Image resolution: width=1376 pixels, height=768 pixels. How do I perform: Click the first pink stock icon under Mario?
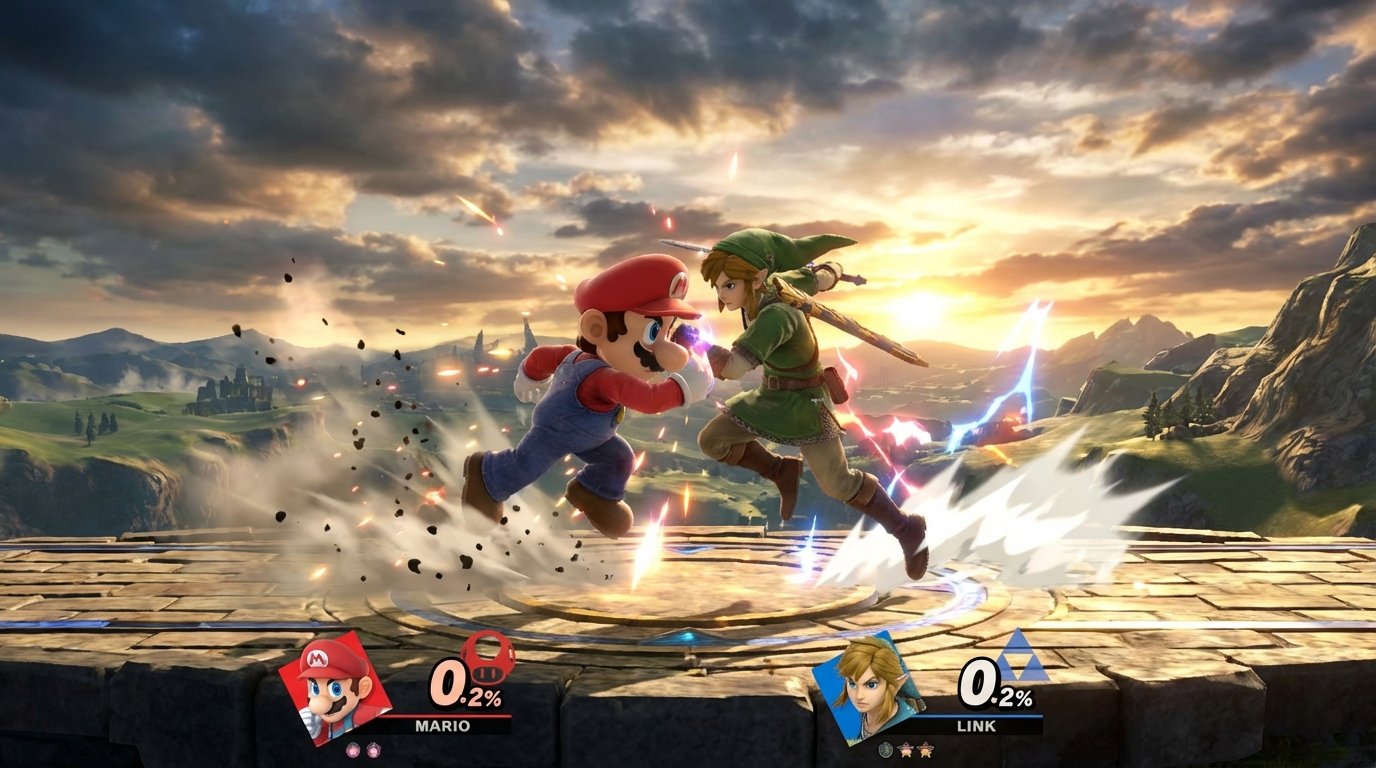(352, 749)
